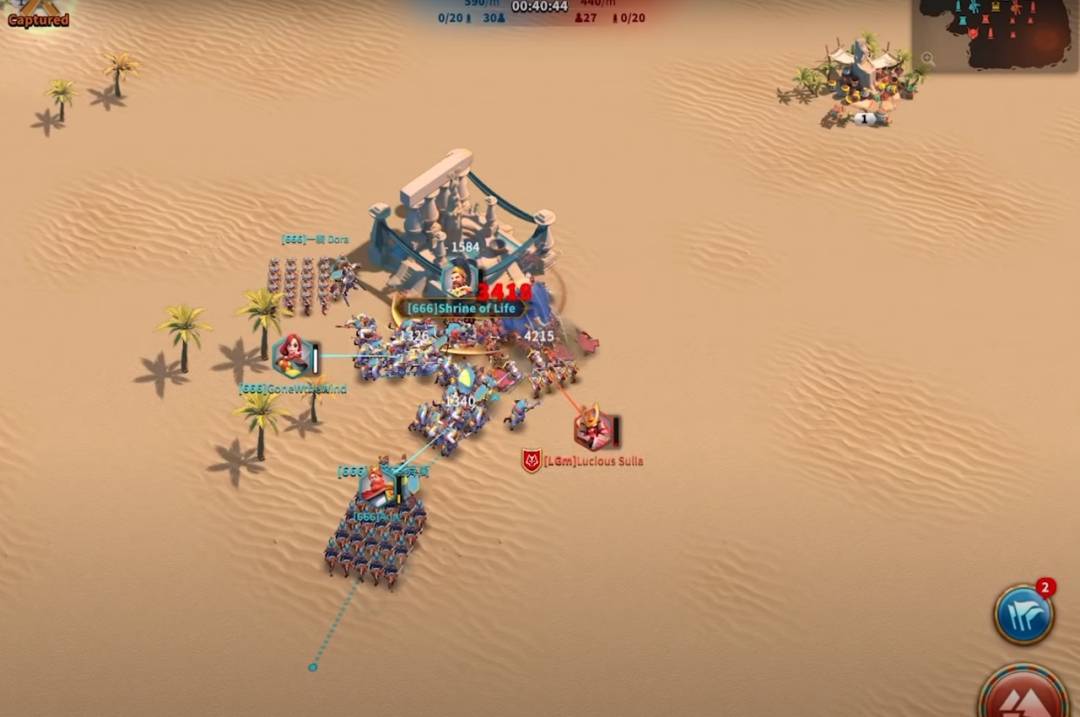Open the minimap in the corner
1080x717 pixels.
coord(1000,32)
